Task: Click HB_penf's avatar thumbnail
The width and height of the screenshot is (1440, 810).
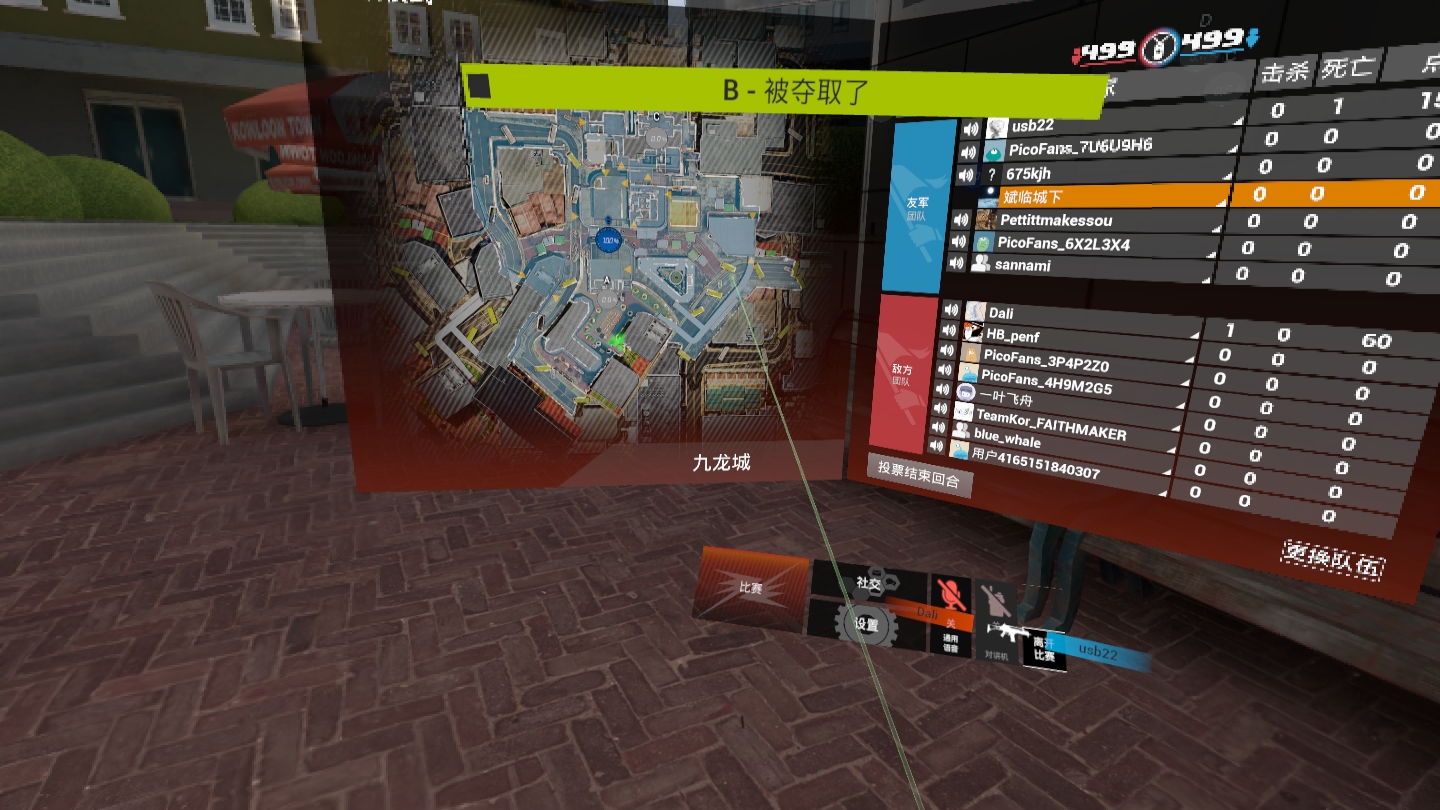Action: [x=974, y=330]
